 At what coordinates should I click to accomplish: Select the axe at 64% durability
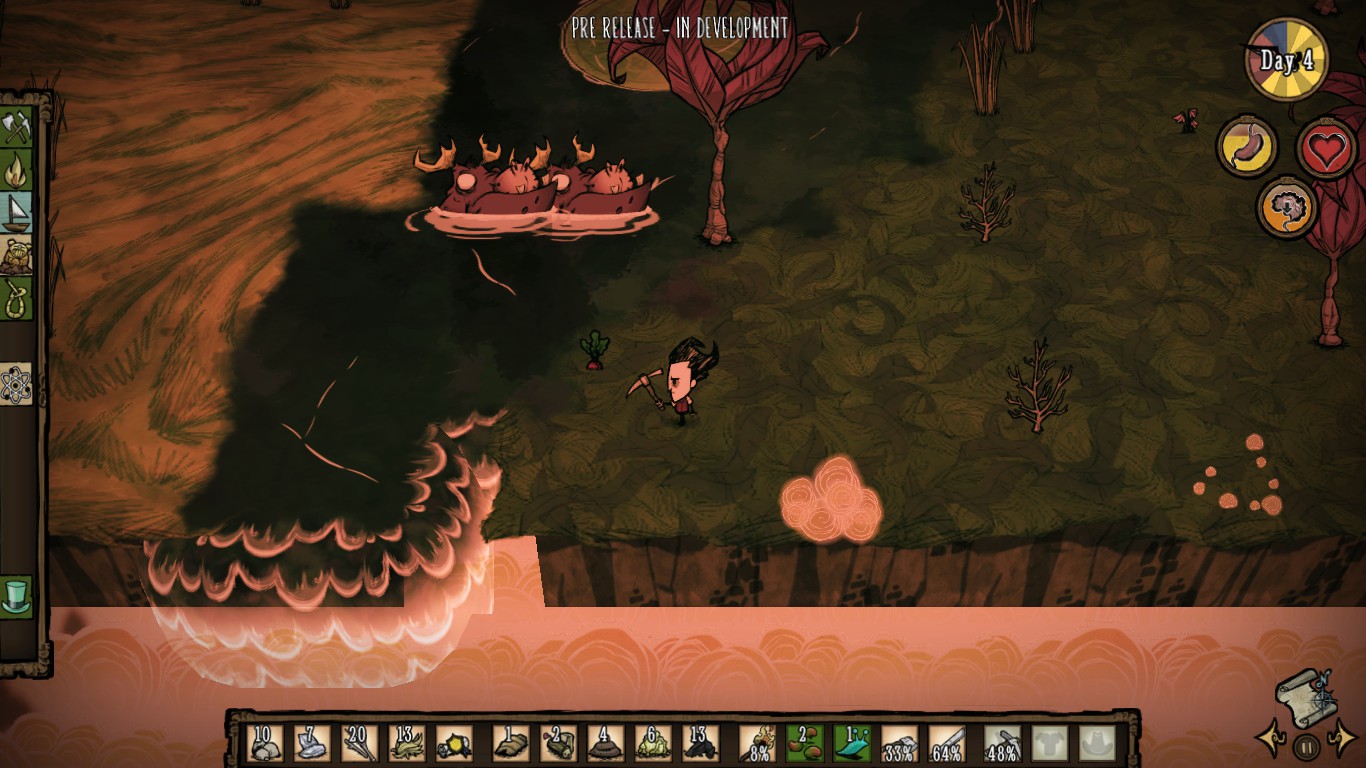(946, 743)
